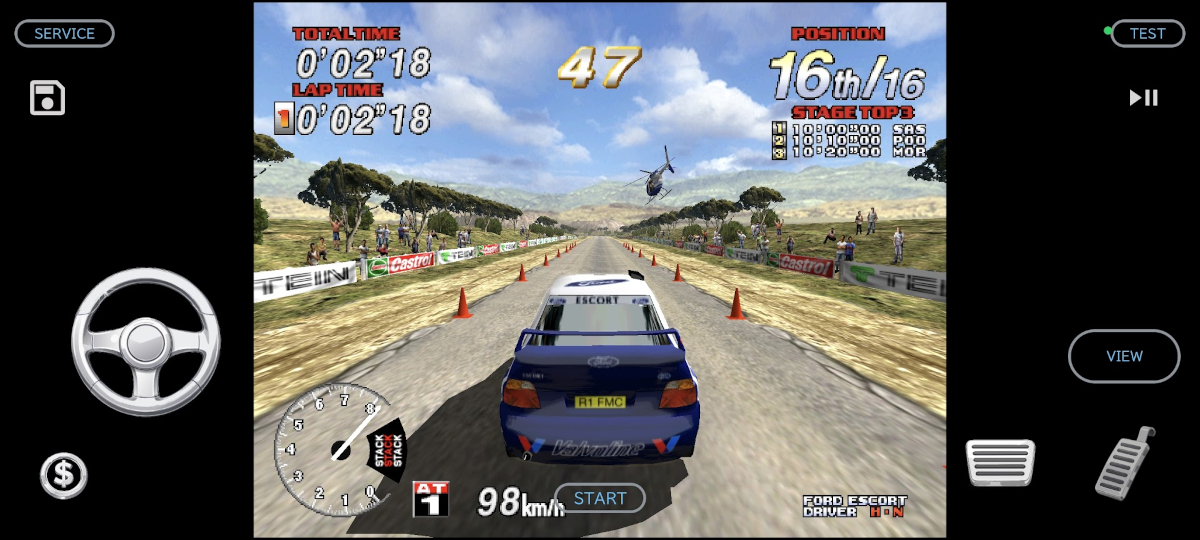The height and width of the screenshot is (540, 1200).
Task: Toggle the play/pause emulation control
Action: (1144, 98)
